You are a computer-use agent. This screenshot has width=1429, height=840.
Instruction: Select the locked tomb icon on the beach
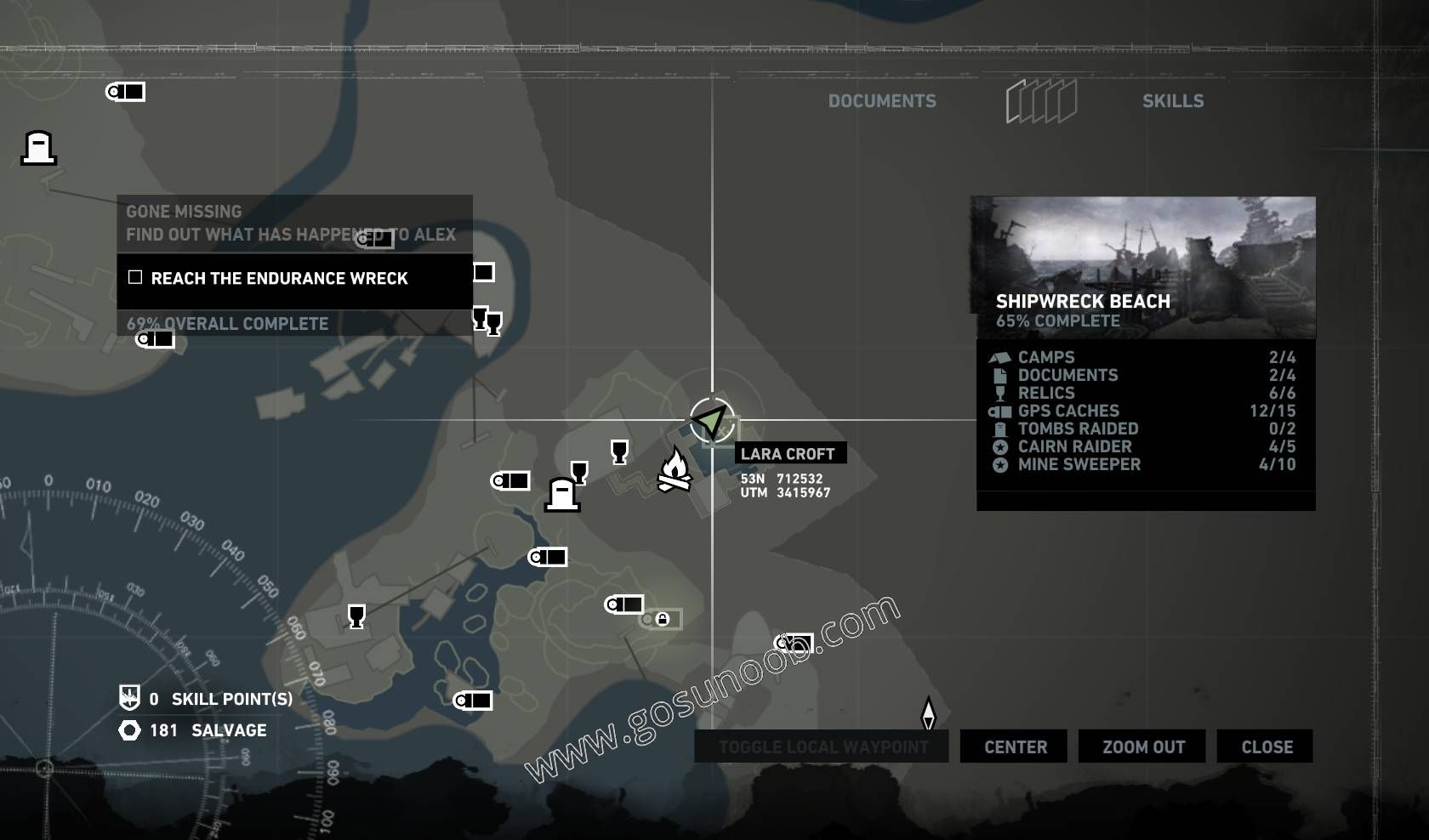coord(663,620)
